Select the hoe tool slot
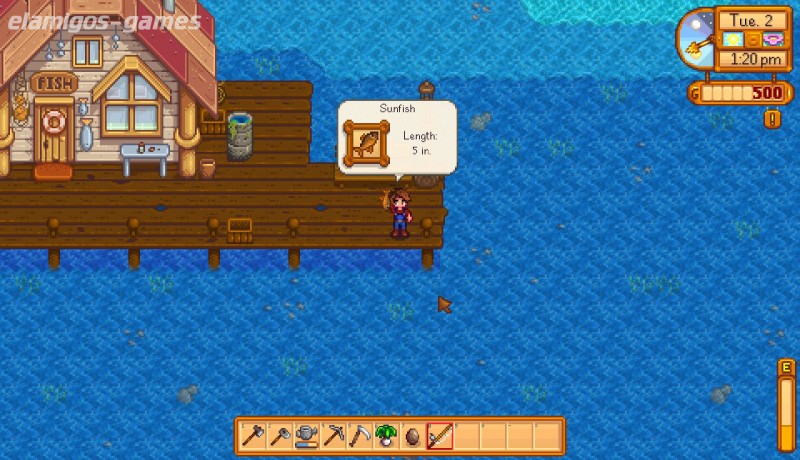The height and width of the screenshot is (460, 800). [281, 436]
